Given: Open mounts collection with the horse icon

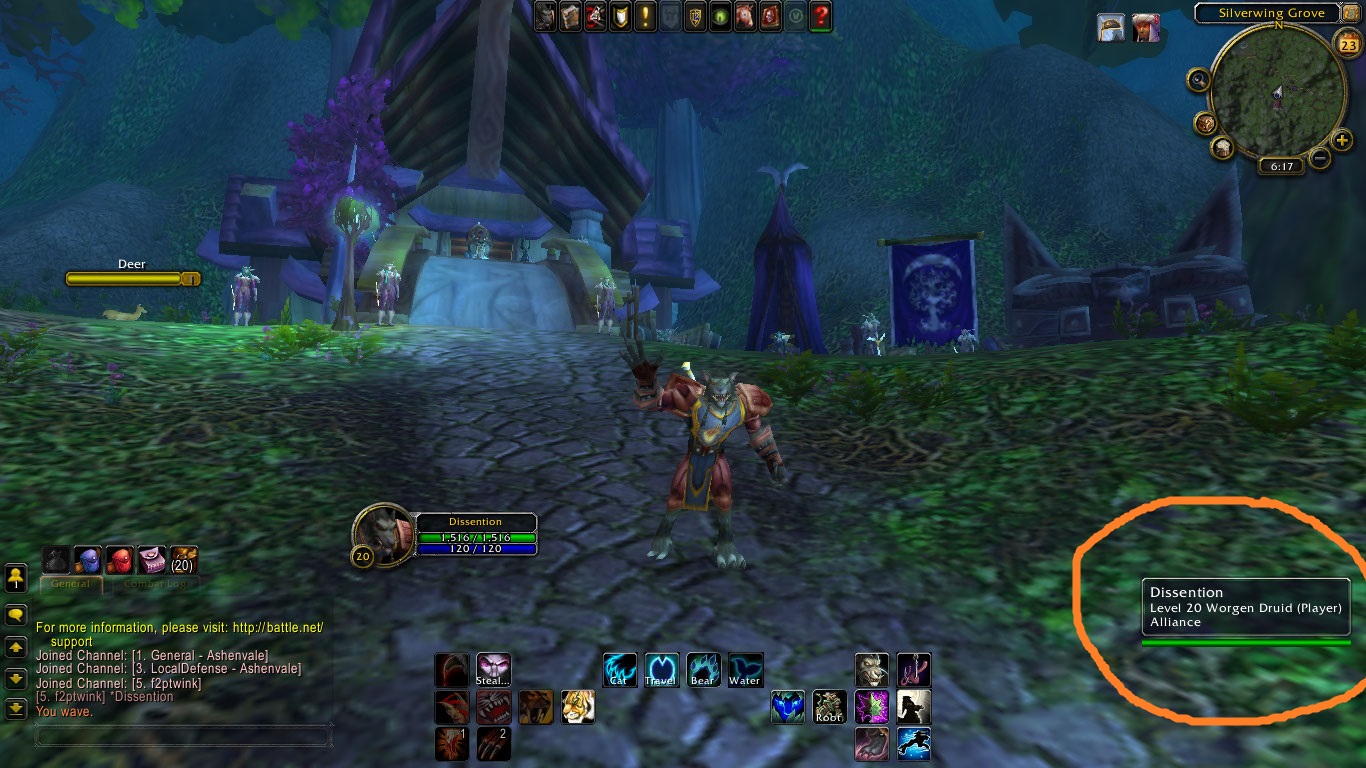Looking at the screenshot, I should 745,16.
